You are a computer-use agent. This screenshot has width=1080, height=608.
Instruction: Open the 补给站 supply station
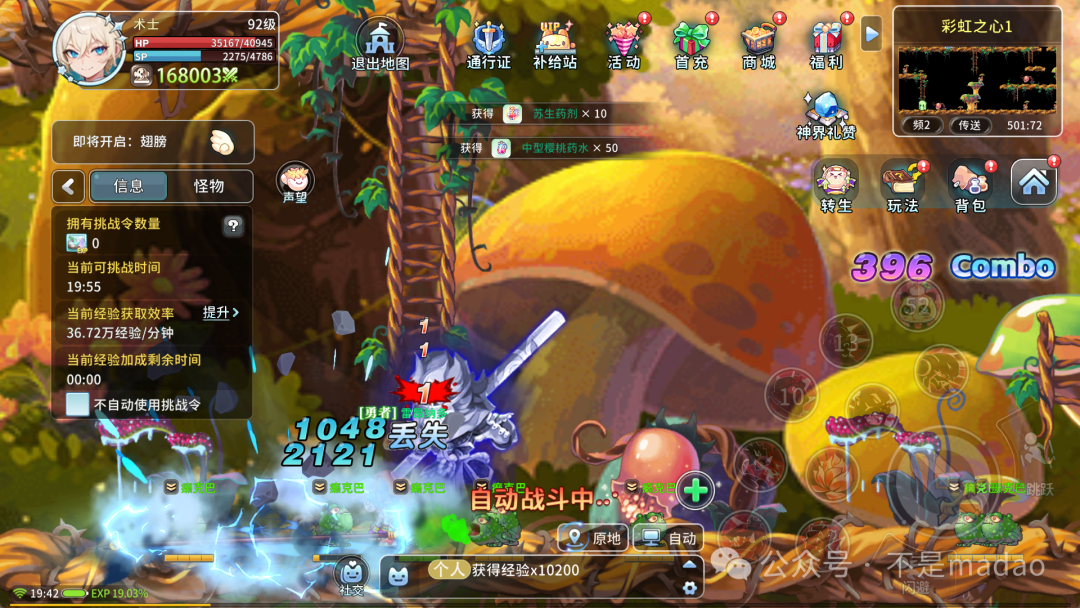pos(555,44)
